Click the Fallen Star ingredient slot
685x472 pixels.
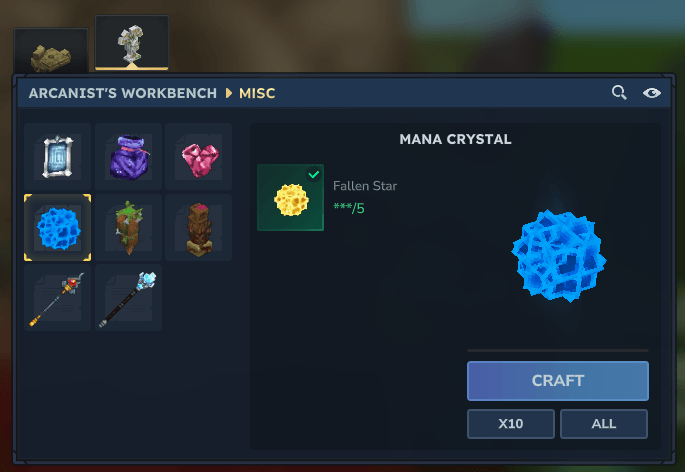[290, 198]
